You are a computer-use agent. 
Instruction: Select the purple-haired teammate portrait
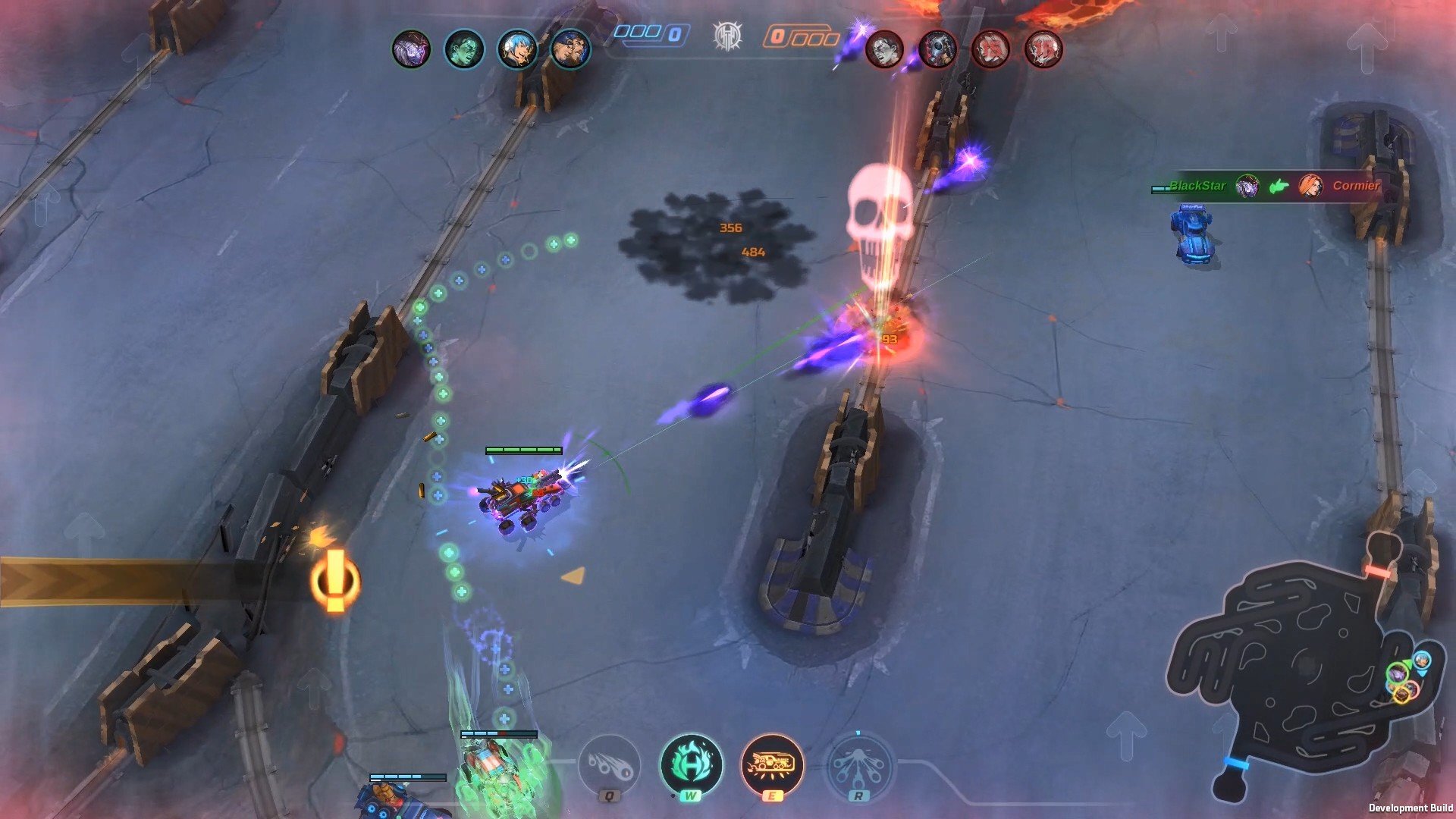coord(411,50)
